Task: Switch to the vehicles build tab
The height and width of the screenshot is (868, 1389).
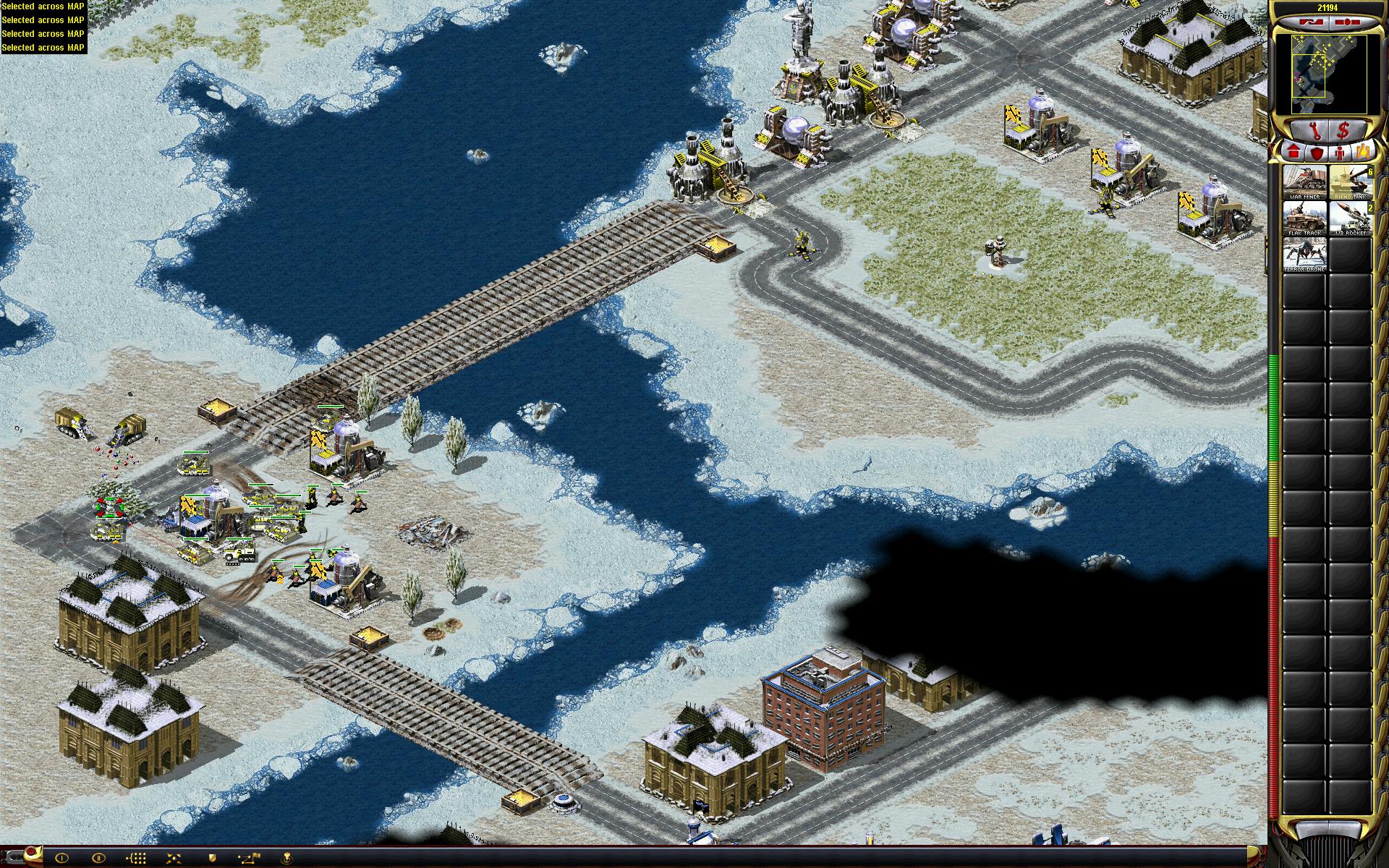Action: [1363, 153]
